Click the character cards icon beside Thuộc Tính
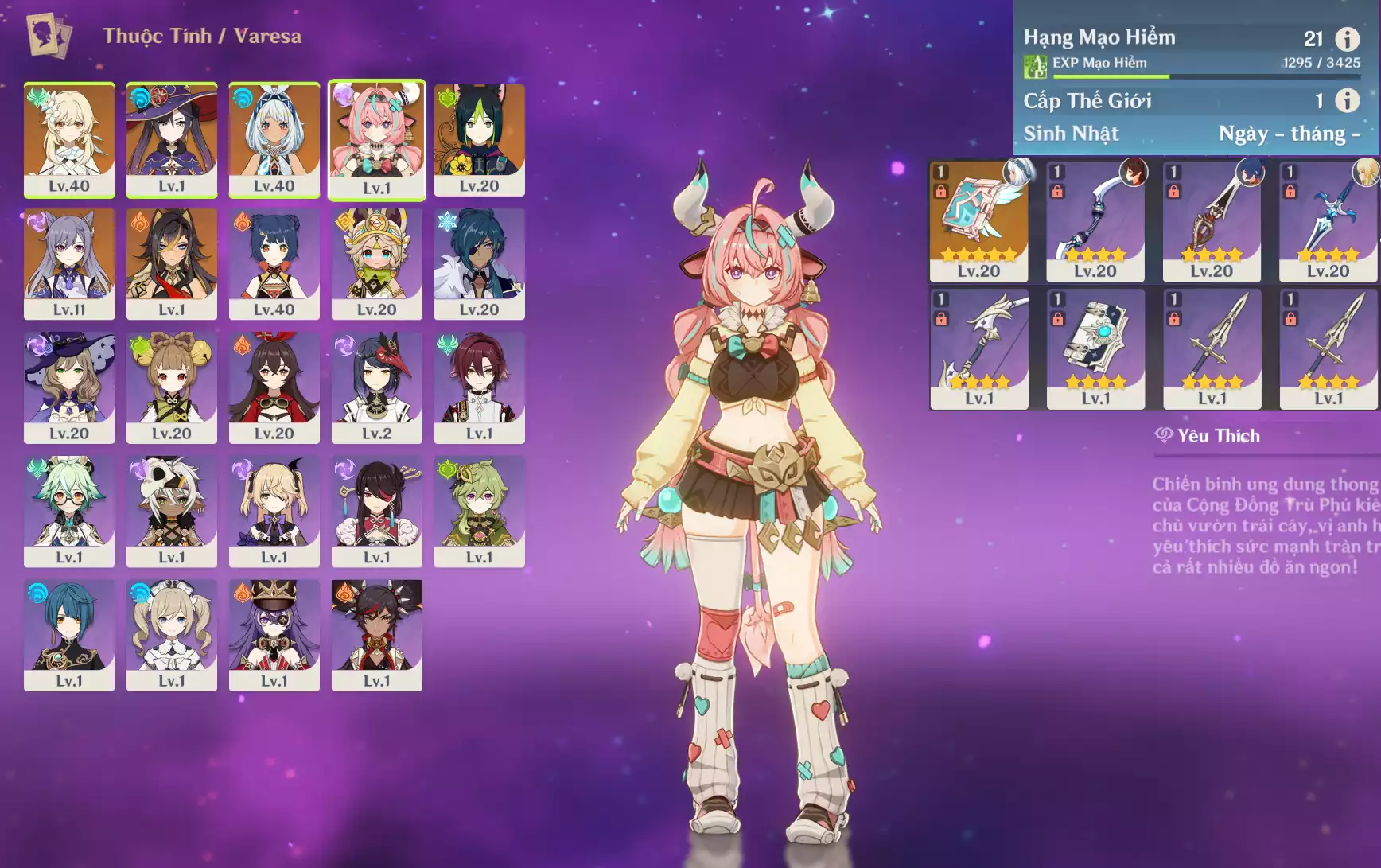This screenshot has width=1381, height=868. (x=49, y=36)
